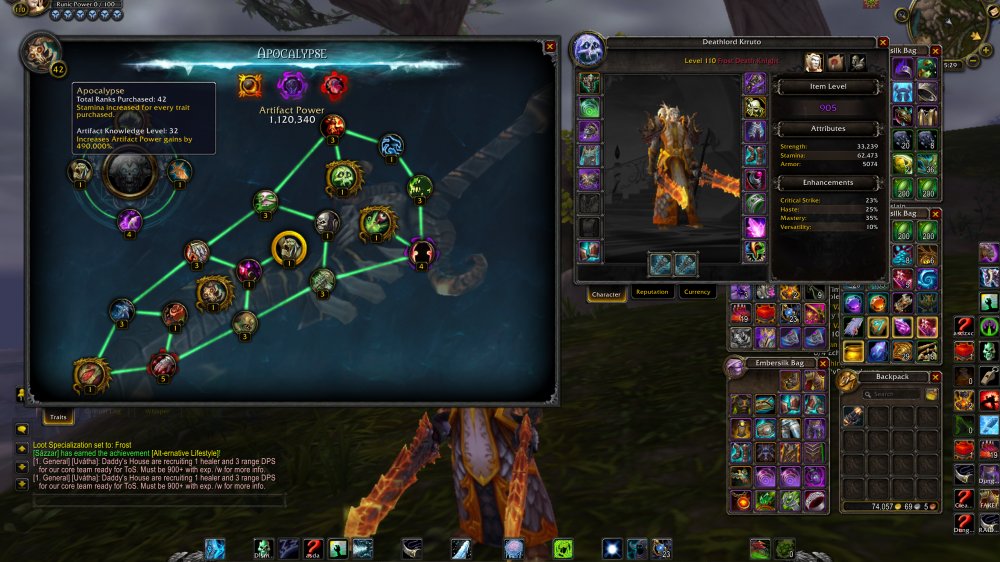This screenshot has height=562, width=1000.
Task: Open the Item Level stat header
Action: [827, 88]
